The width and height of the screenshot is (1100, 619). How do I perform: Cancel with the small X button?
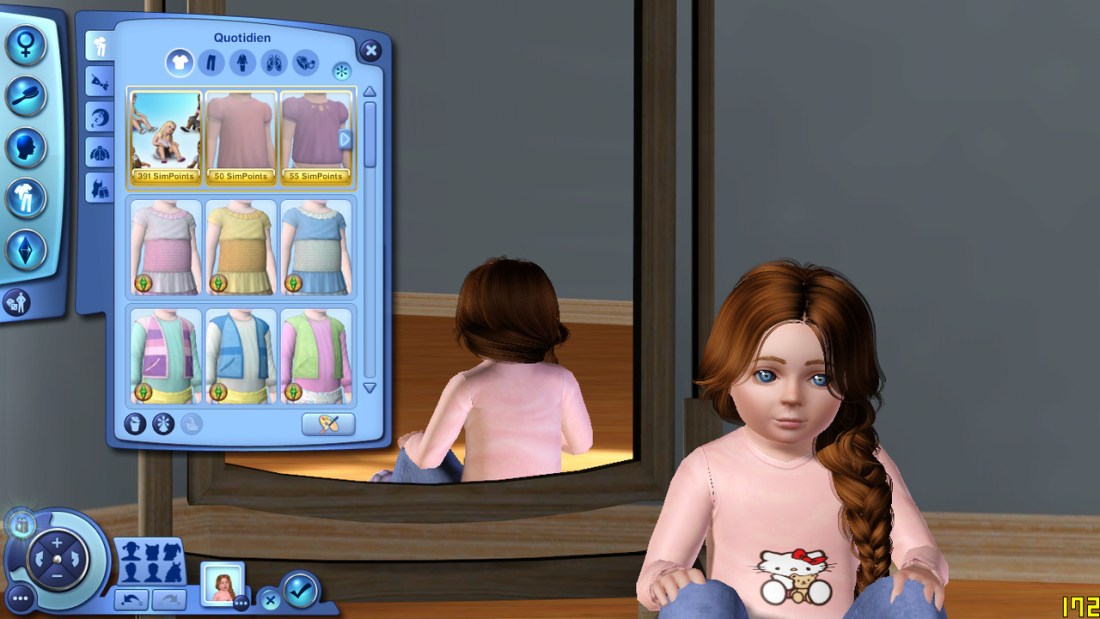click(x=270, y=600)
